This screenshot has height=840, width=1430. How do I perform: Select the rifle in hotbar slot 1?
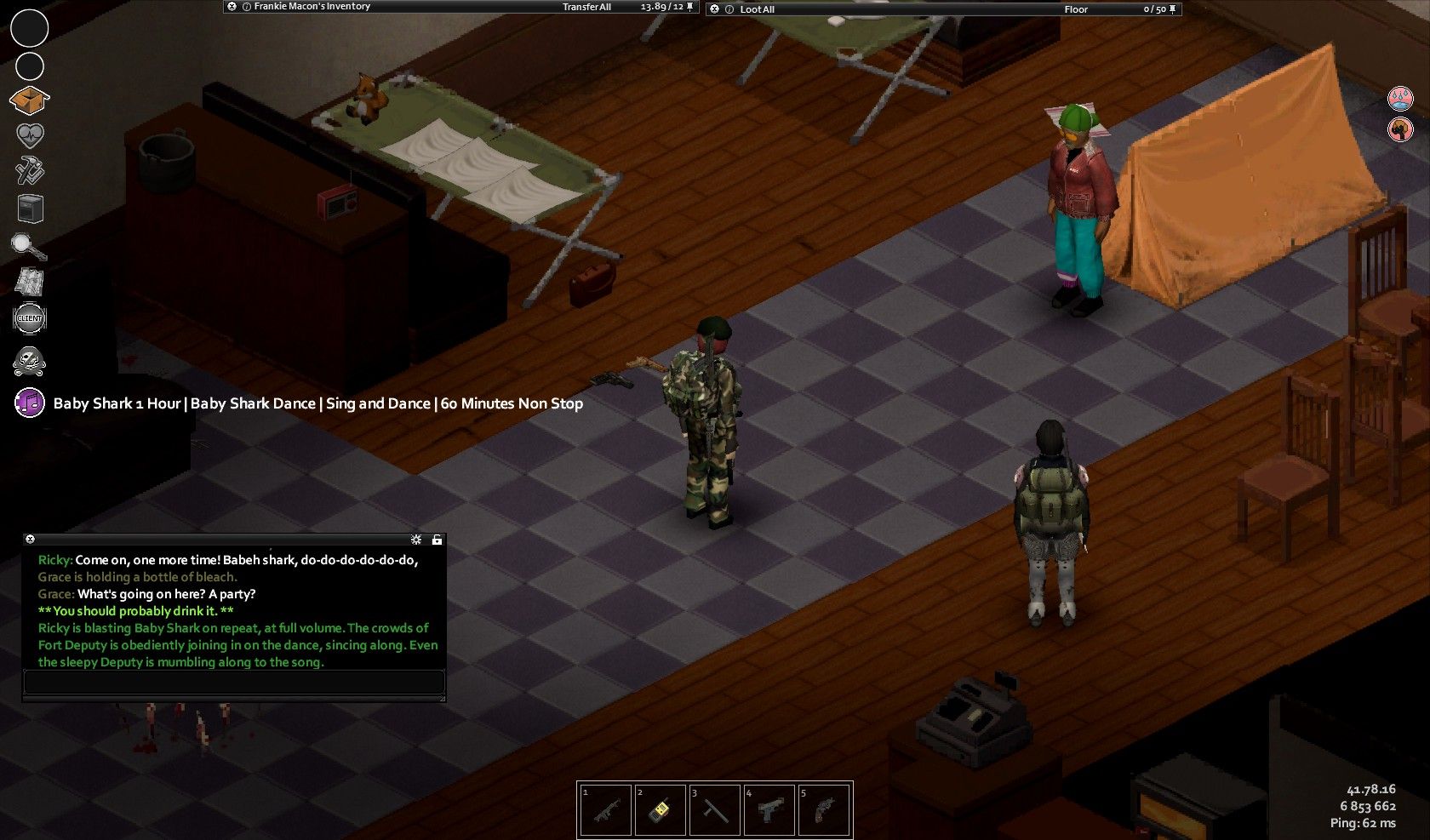tap(606, 810)
